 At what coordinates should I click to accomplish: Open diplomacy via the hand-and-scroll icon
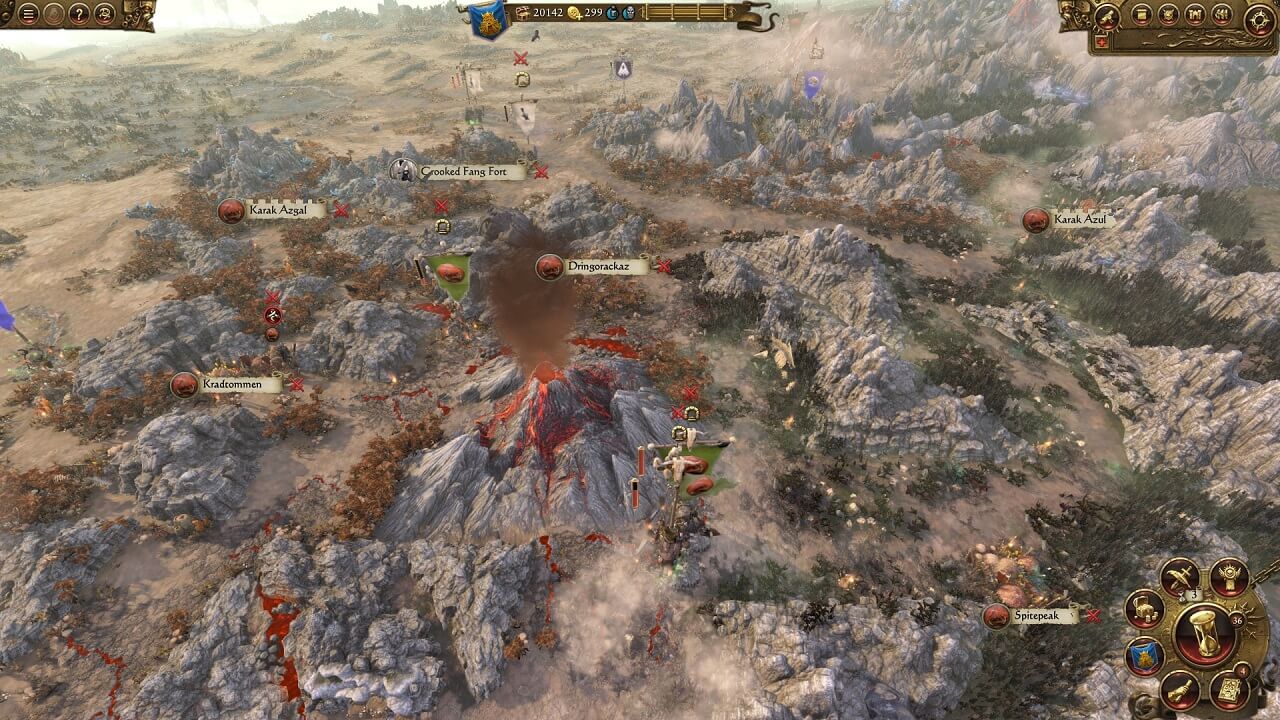(x=1178, y=689)
